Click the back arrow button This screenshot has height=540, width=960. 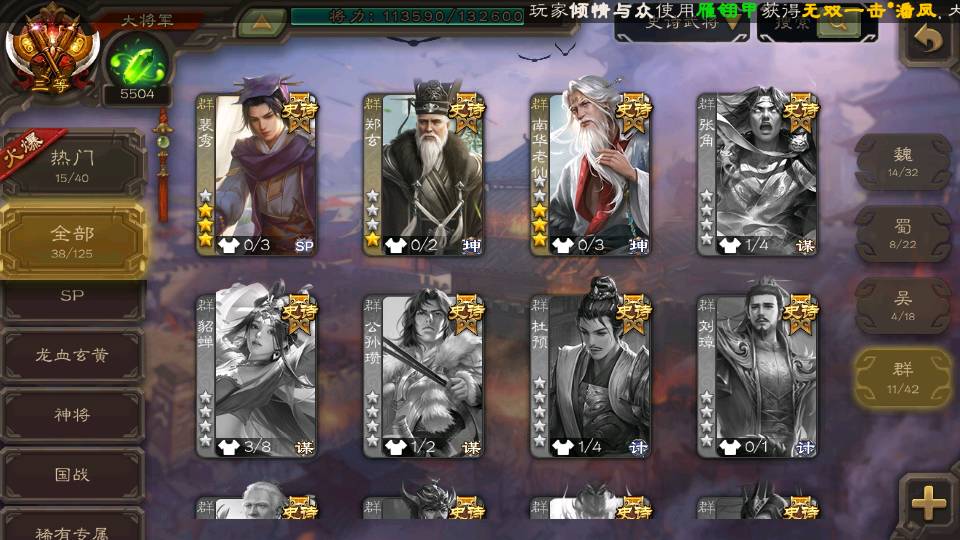click(x=928, y=40)
